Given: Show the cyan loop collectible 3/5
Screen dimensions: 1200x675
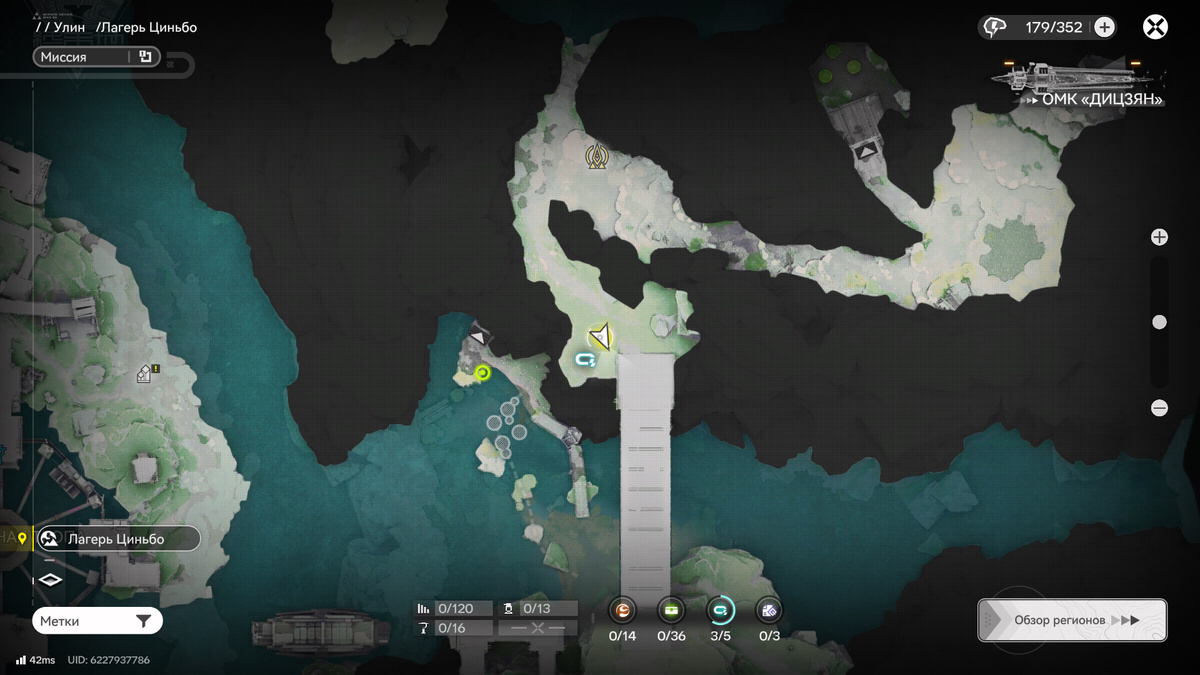Looking at the screenshot, I should [720, 610].
